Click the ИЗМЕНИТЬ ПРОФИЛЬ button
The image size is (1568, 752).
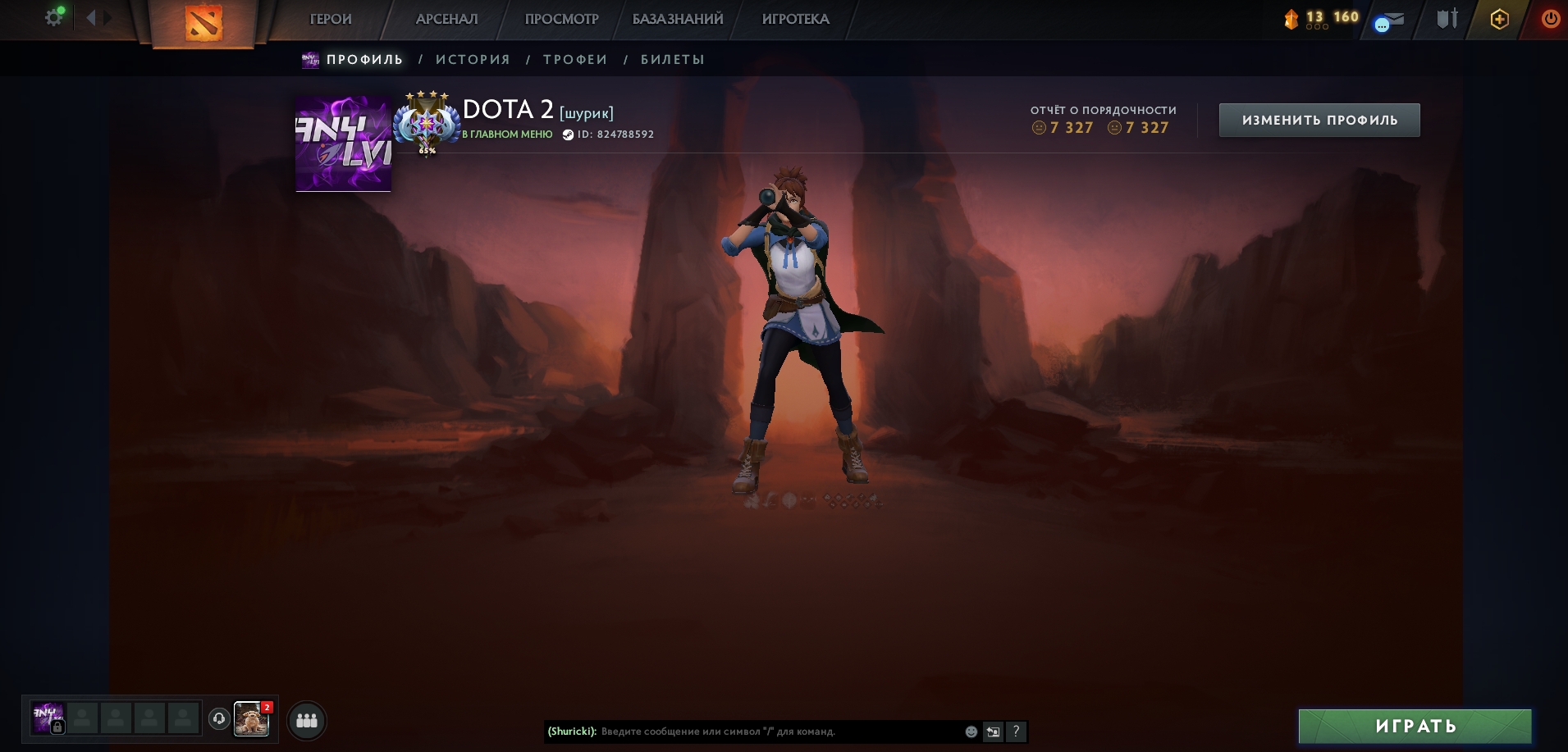tap(1319, 120)
